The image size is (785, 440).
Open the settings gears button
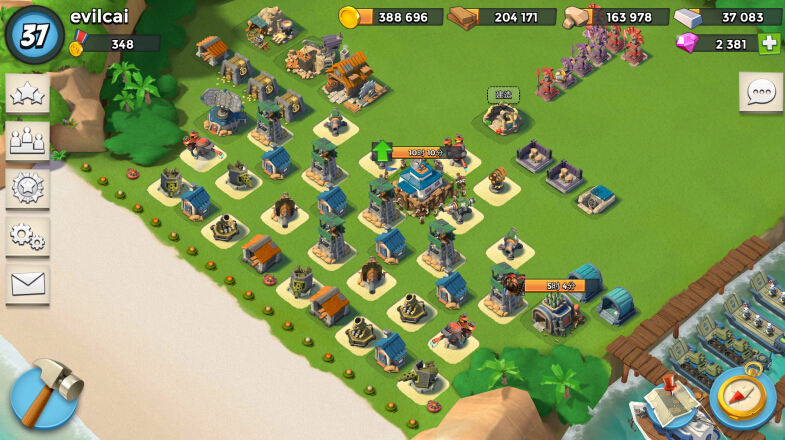pos(27,236)
